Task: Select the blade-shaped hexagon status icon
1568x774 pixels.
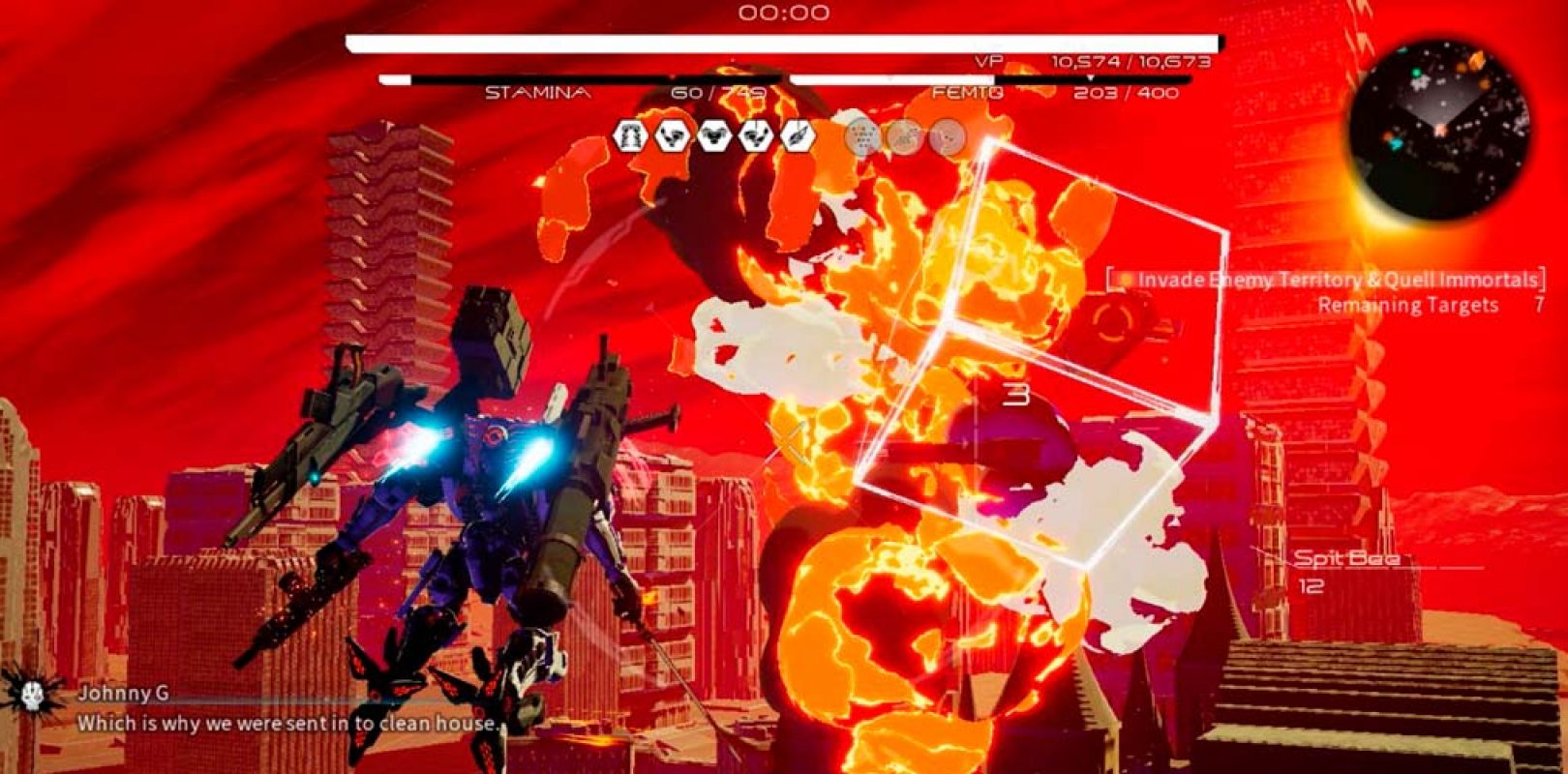Action: [x=798, y=136]
